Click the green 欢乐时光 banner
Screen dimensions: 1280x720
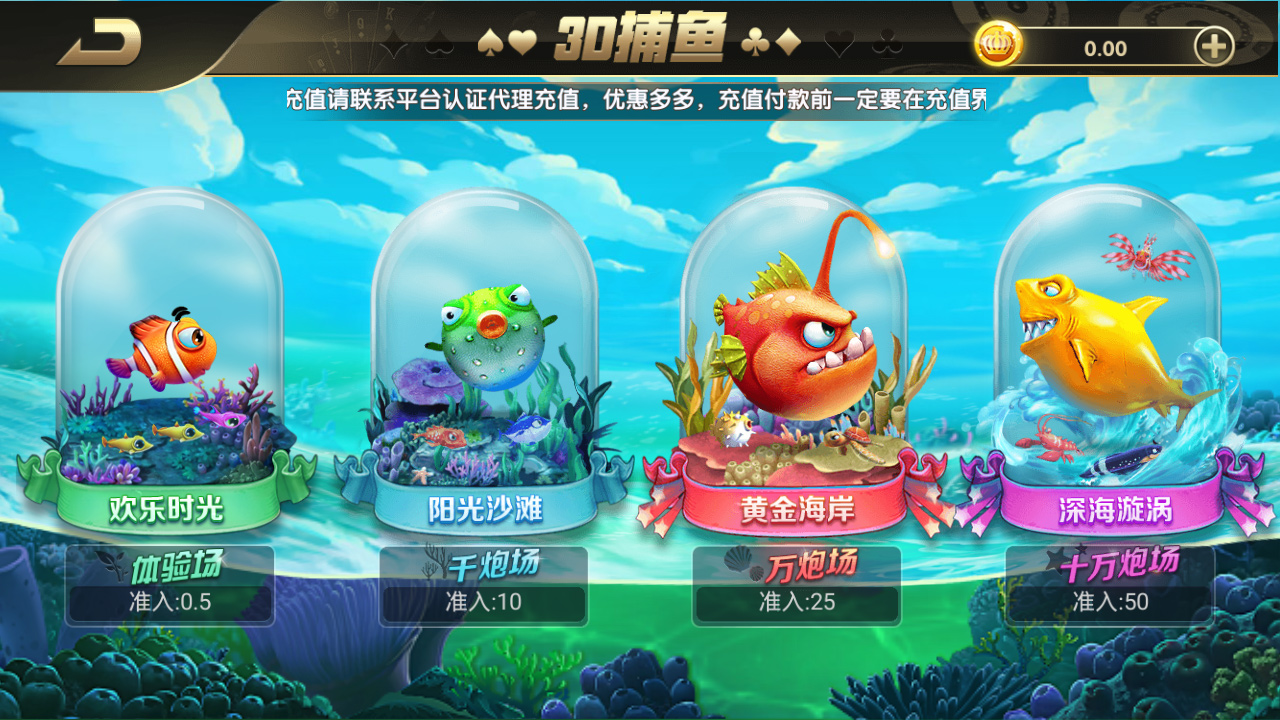(x=170, y=508)
